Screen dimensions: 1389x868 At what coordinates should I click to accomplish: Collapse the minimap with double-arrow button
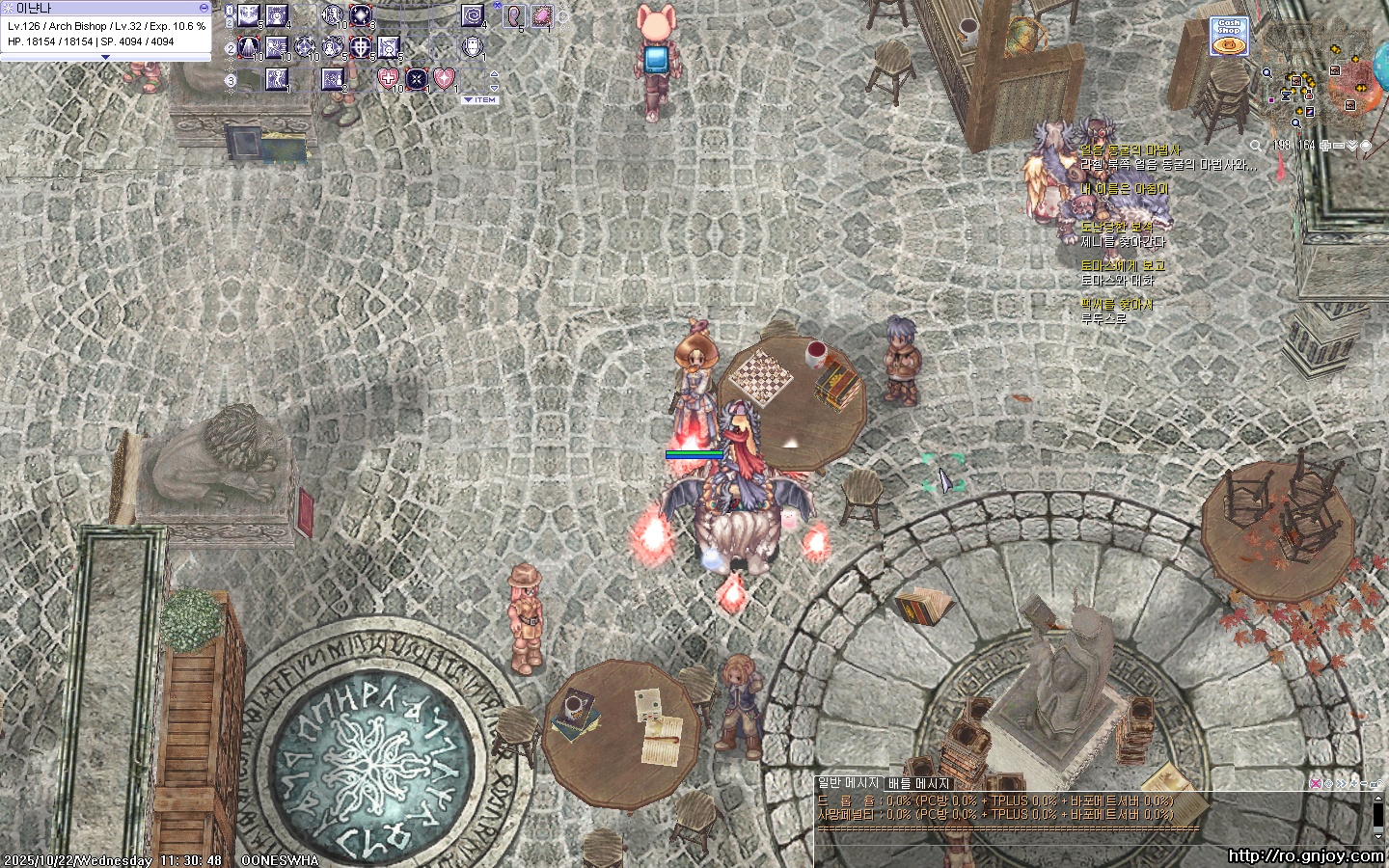tap(1352, 146)
